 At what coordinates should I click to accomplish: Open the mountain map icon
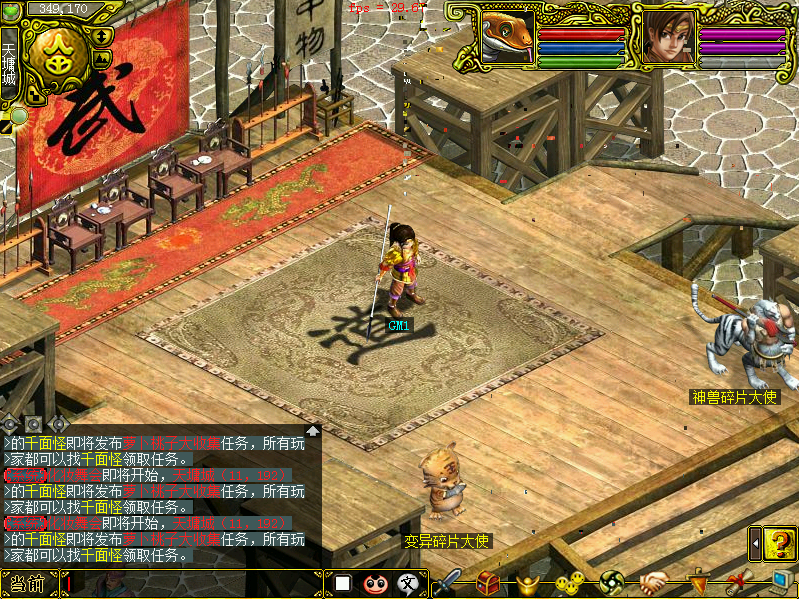coord(101,60)
